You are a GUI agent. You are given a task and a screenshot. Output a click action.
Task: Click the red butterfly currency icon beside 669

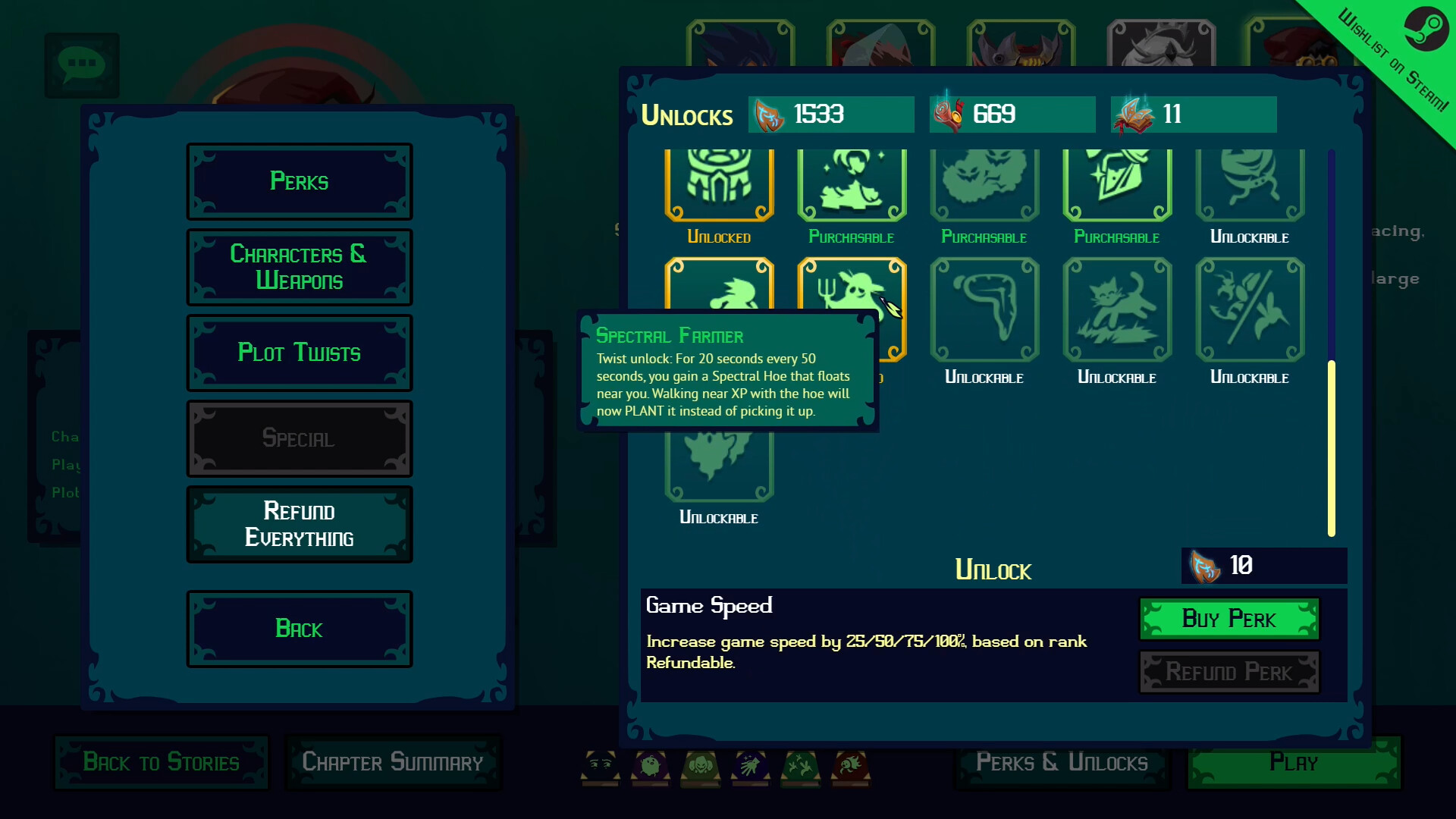click(951, 115)
